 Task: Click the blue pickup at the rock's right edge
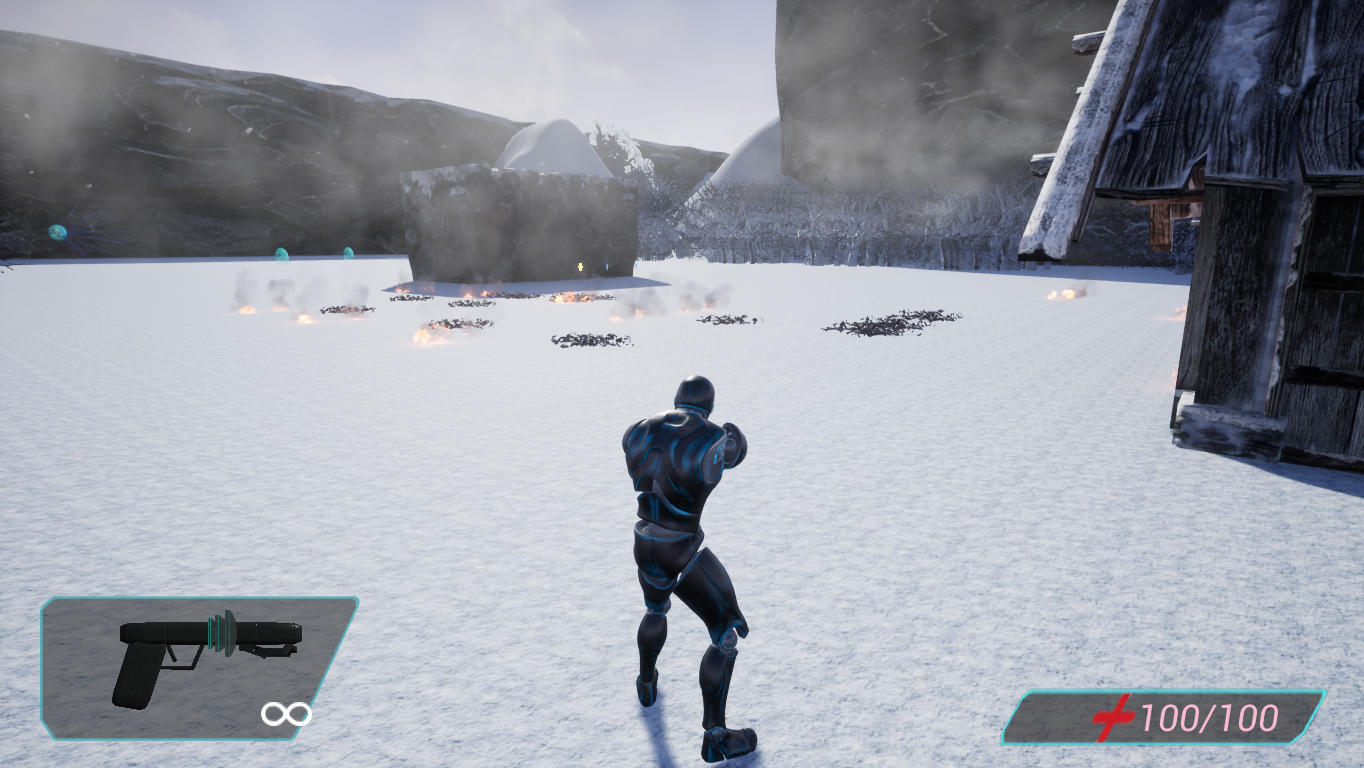click(636, 266)
